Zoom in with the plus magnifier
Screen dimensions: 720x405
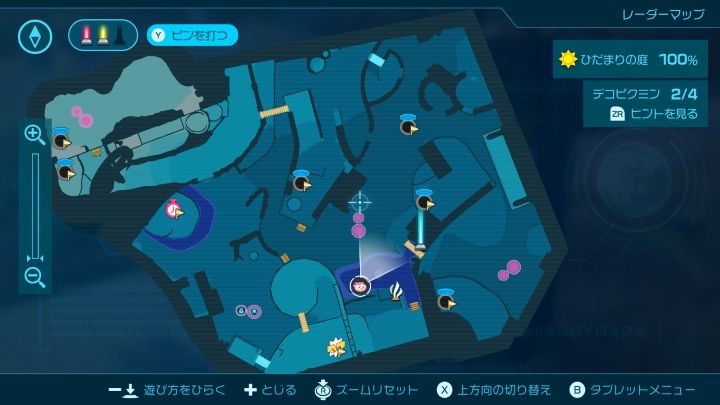tap(34, 134)
